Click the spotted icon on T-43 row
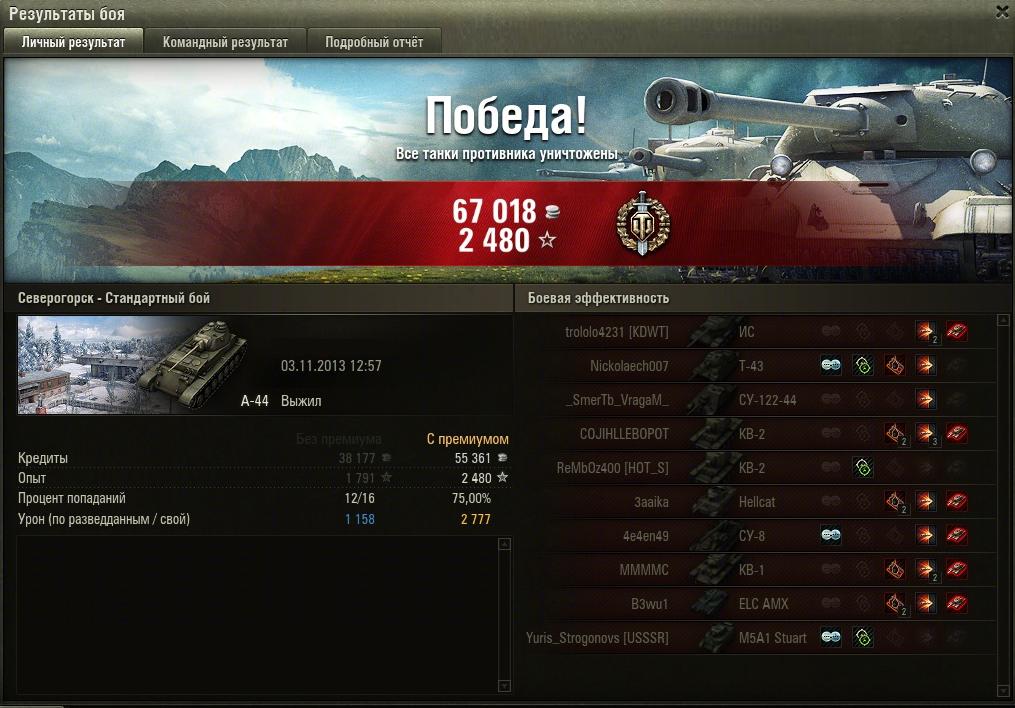Image resolution: width=1015 pixels, height=708 pixels. pos(831,366)
